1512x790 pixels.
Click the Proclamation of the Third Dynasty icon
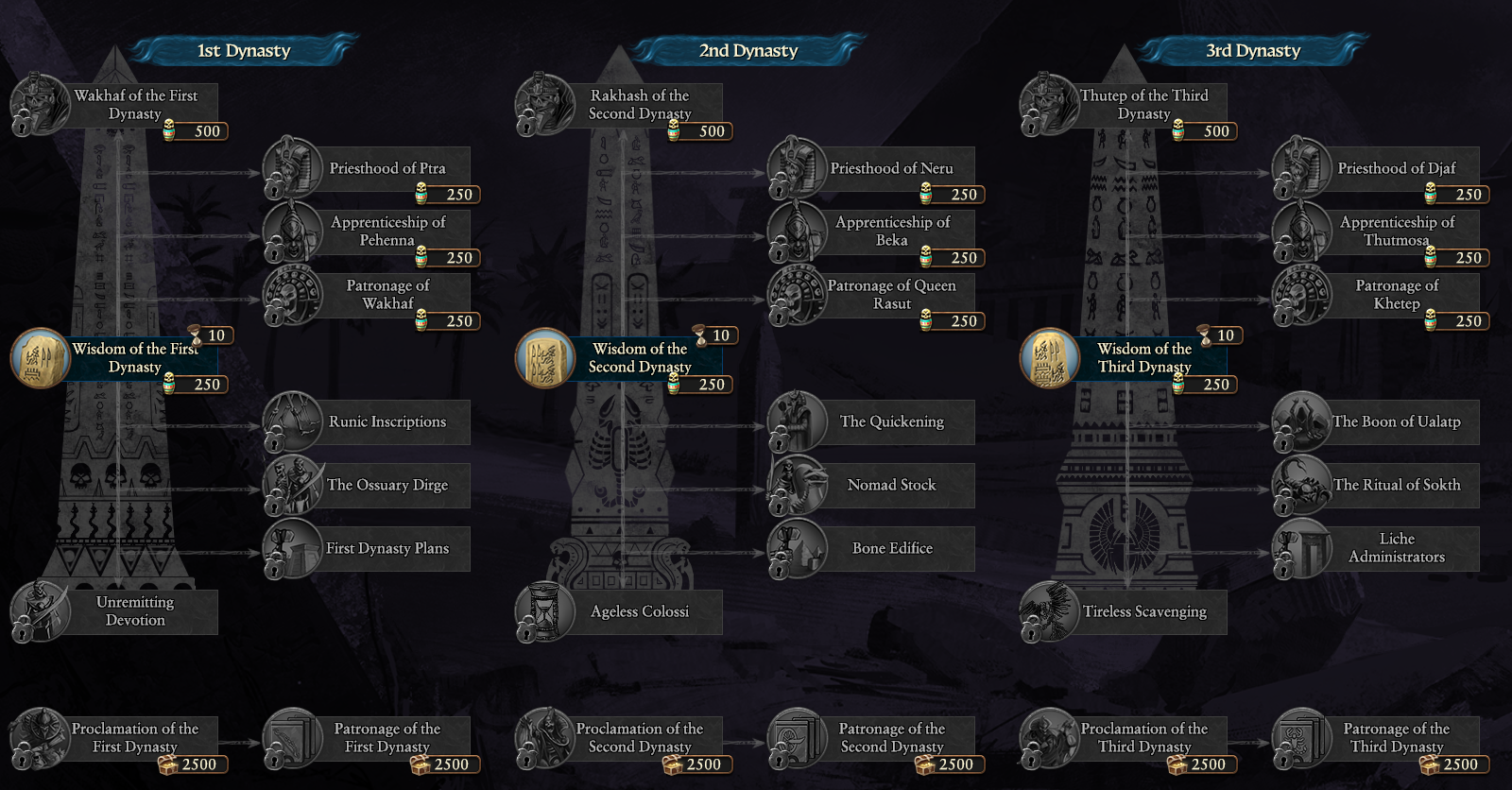pyautogui.click(x=1049, y=737)
